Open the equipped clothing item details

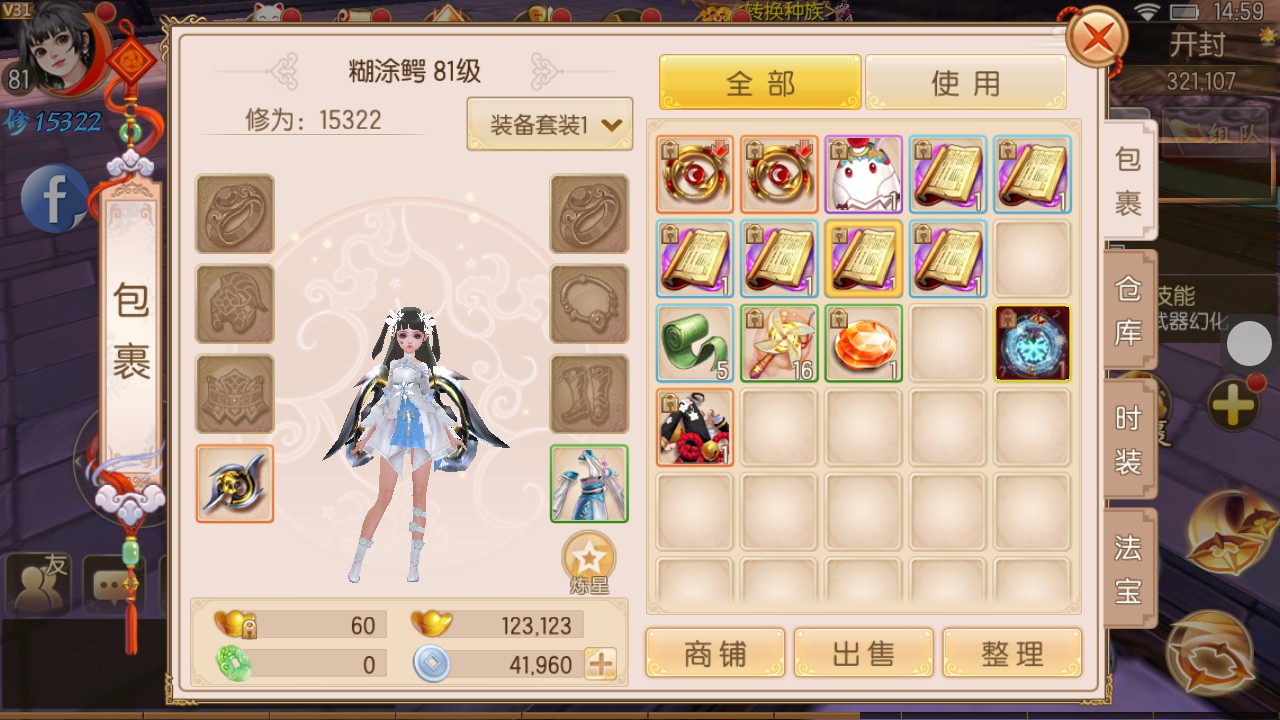click(x=589, y=483)
